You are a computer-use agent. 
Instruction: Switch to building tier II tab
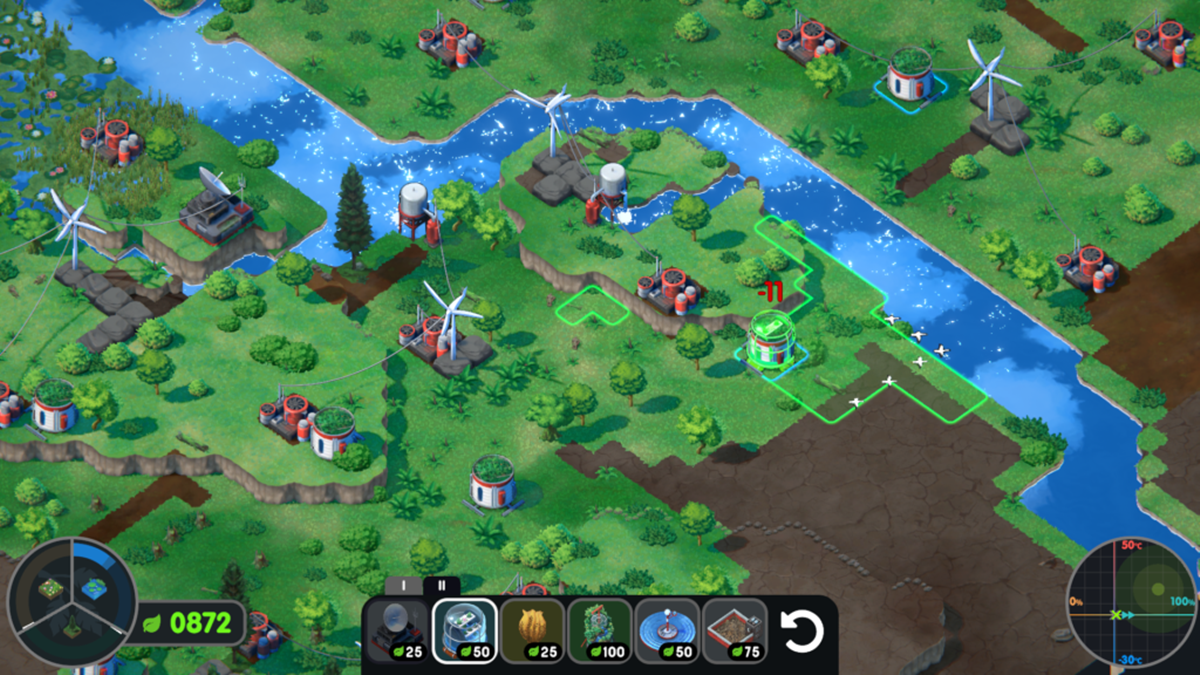[441, 586]
